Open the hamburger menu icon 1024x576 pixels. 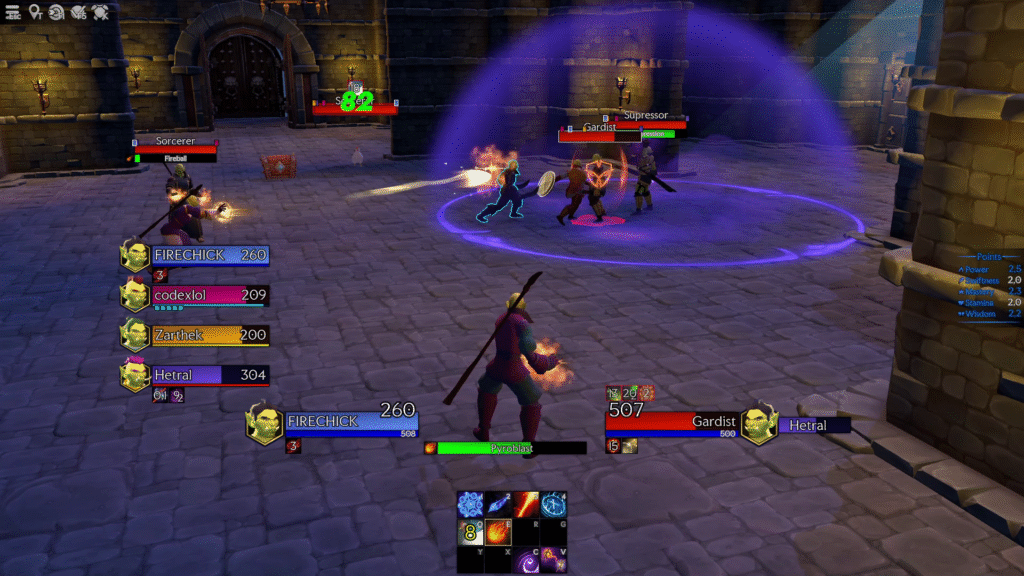point(13,12)
